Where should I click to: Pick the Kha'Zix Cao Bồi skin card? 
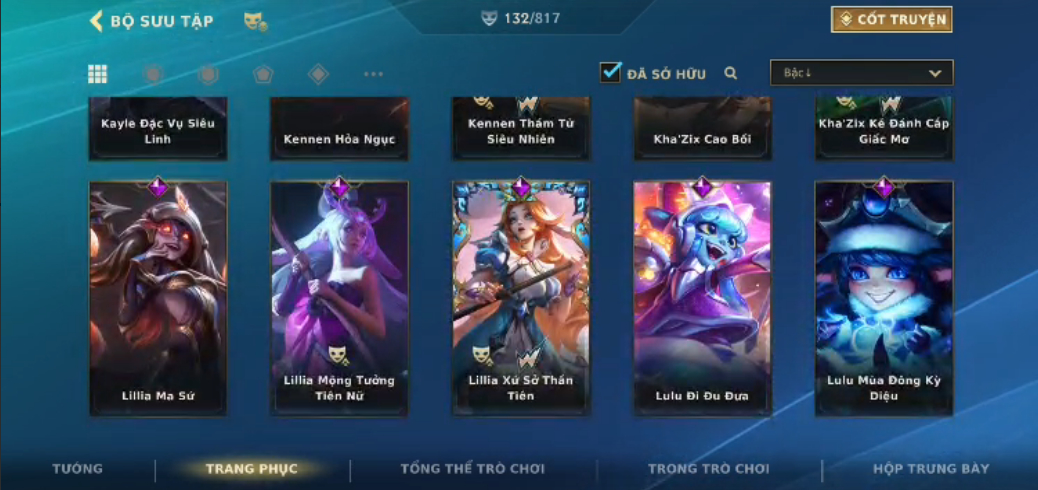(702, 130)
